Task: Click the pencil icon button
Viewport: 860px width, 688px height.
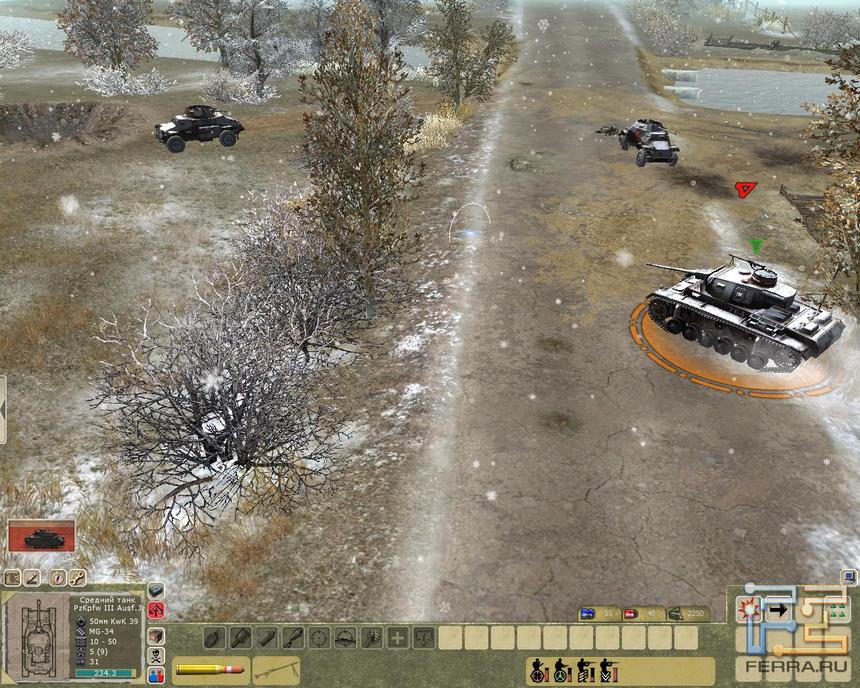Action: pos(33,577)
